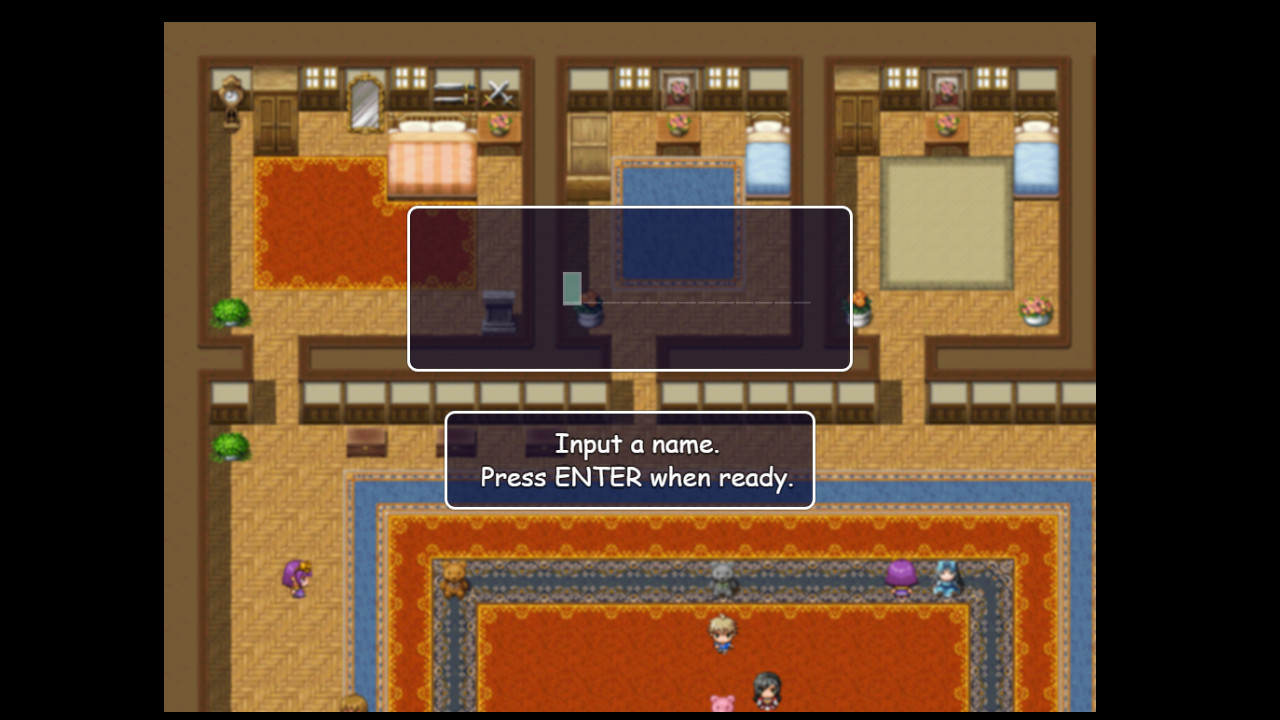Viewport: 1280px width, 720px height.
Task: Click the name entry cursor highlight
Action: coord(570,288)
